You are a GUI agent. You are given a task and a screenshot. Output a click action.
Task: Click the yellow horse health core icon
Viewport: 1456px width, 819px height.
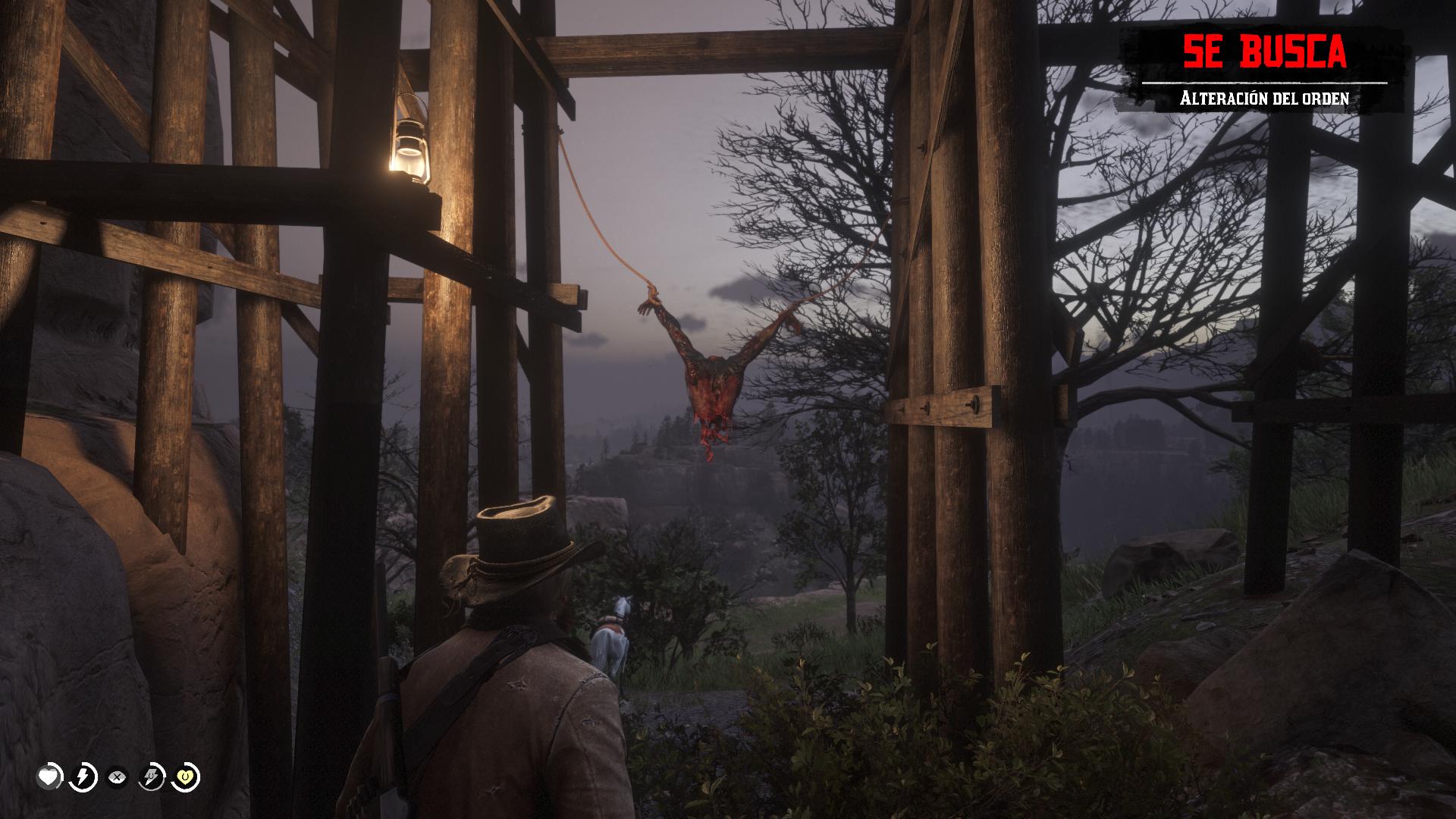pos(187,777)
